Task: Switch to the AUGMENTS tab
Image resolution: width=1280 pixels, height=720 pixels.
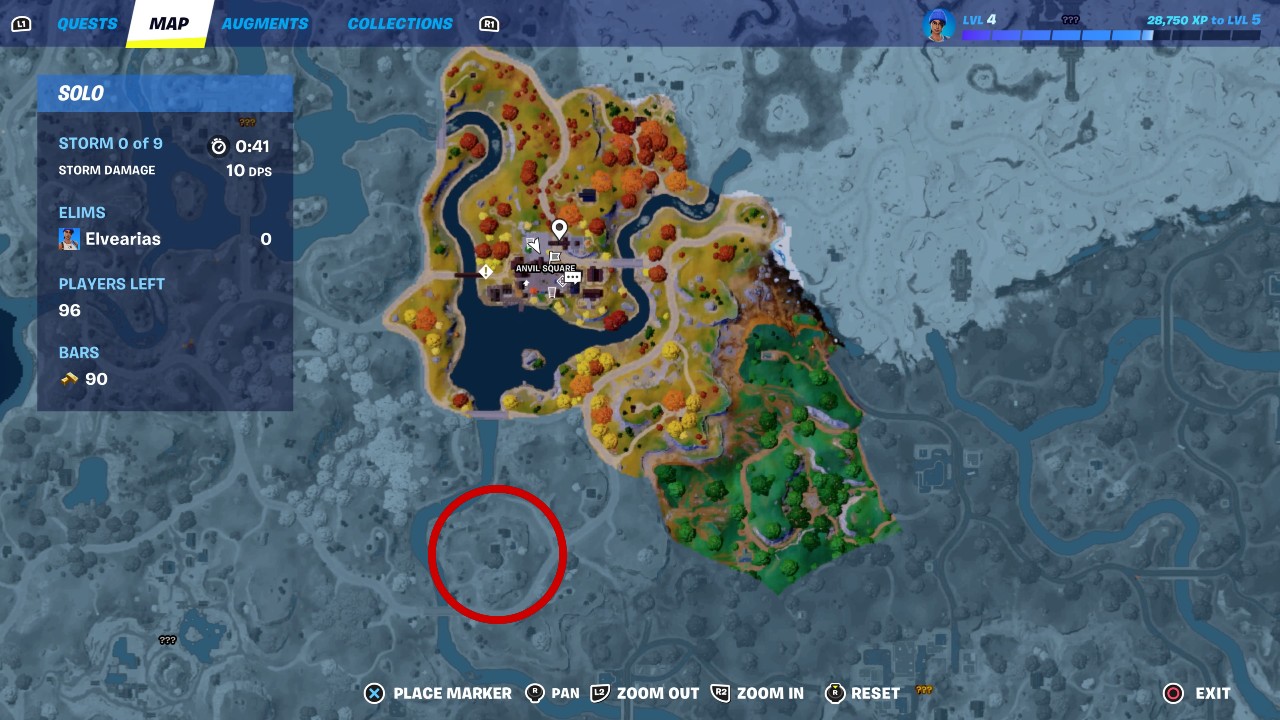Action: pyautogui.click(x=264, y=23)
